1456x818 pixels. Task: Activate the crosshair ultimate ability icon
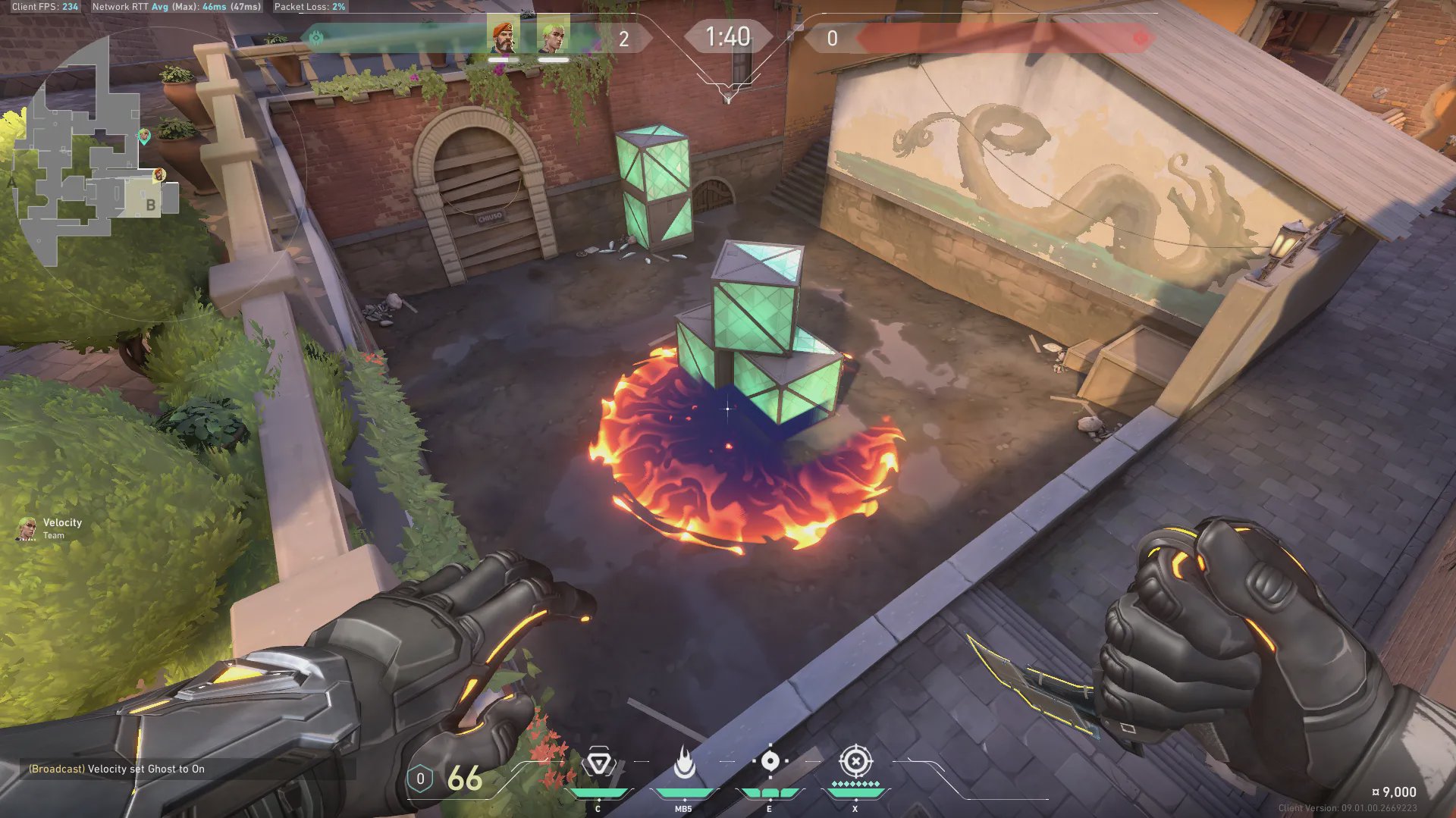(855, 760)
